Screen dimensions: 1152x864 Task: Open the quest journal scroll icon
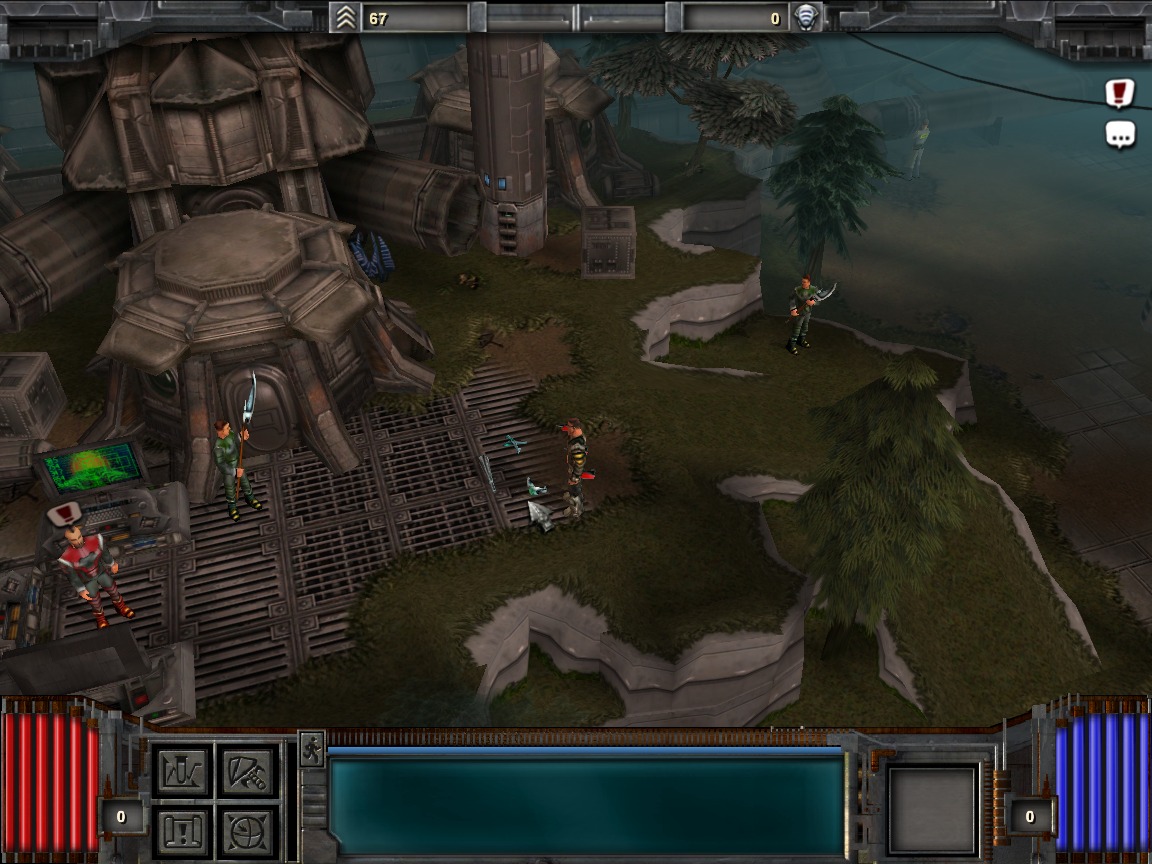point(182,831)
